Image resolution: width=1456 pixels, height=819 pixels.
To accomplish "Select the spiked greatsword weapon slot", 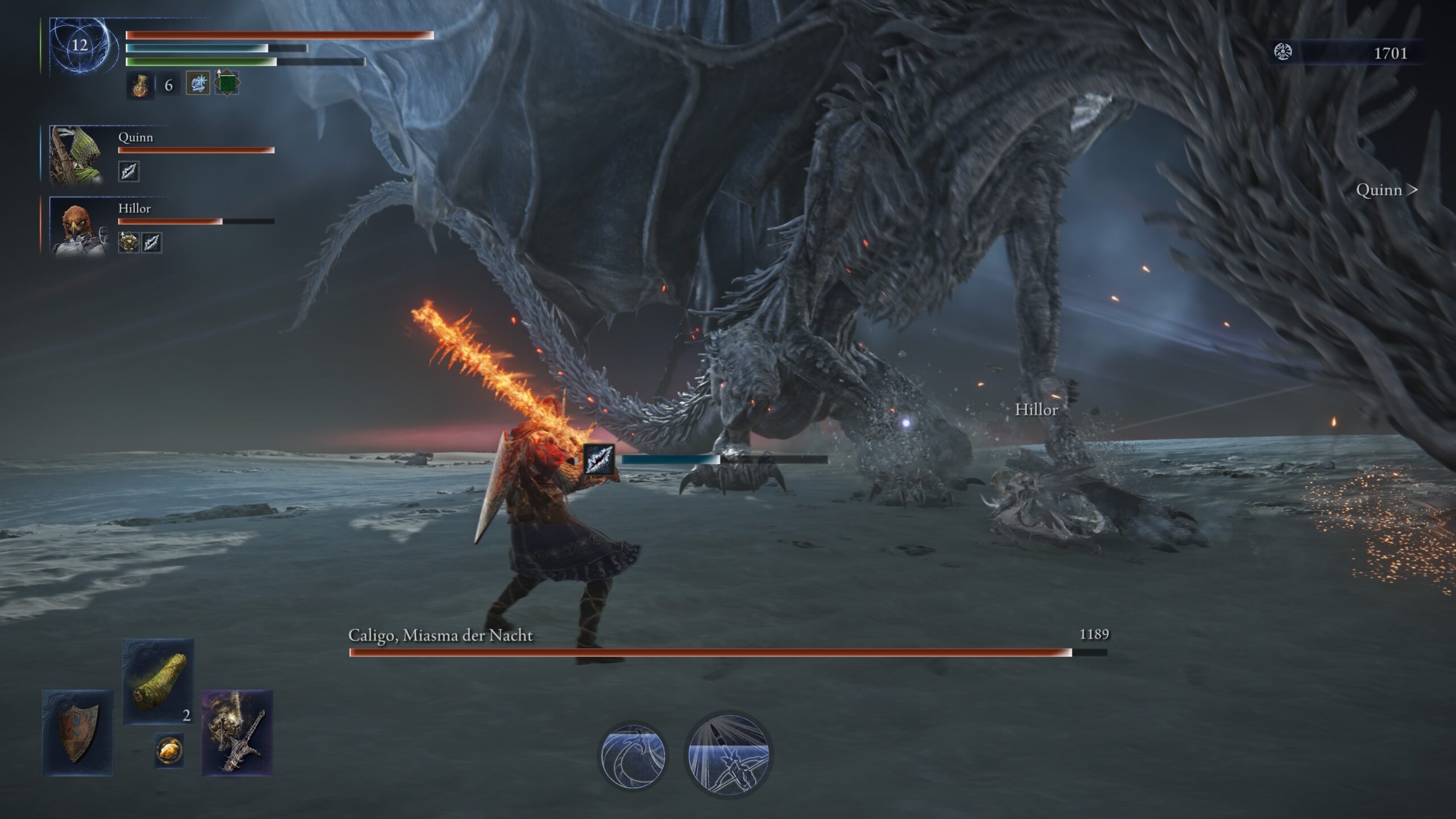I will click(x=237, y=733).
